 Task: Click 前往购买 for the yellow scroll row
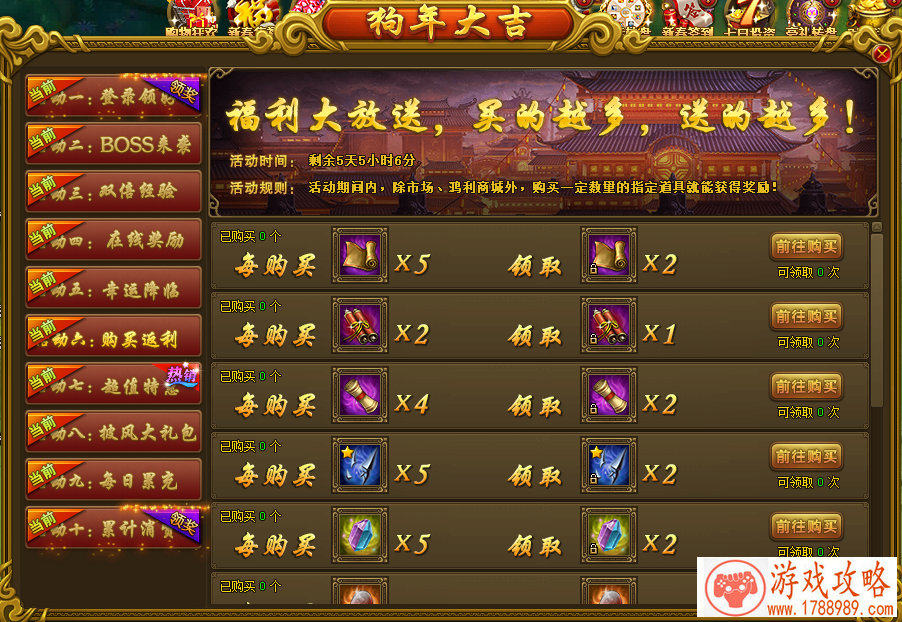click(806, 247)
